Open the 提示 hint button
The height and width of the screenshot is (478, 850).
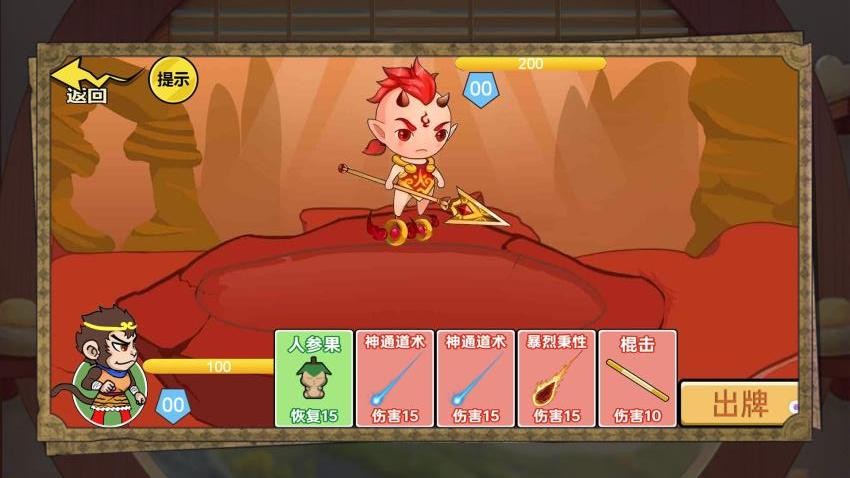[173, 79]
